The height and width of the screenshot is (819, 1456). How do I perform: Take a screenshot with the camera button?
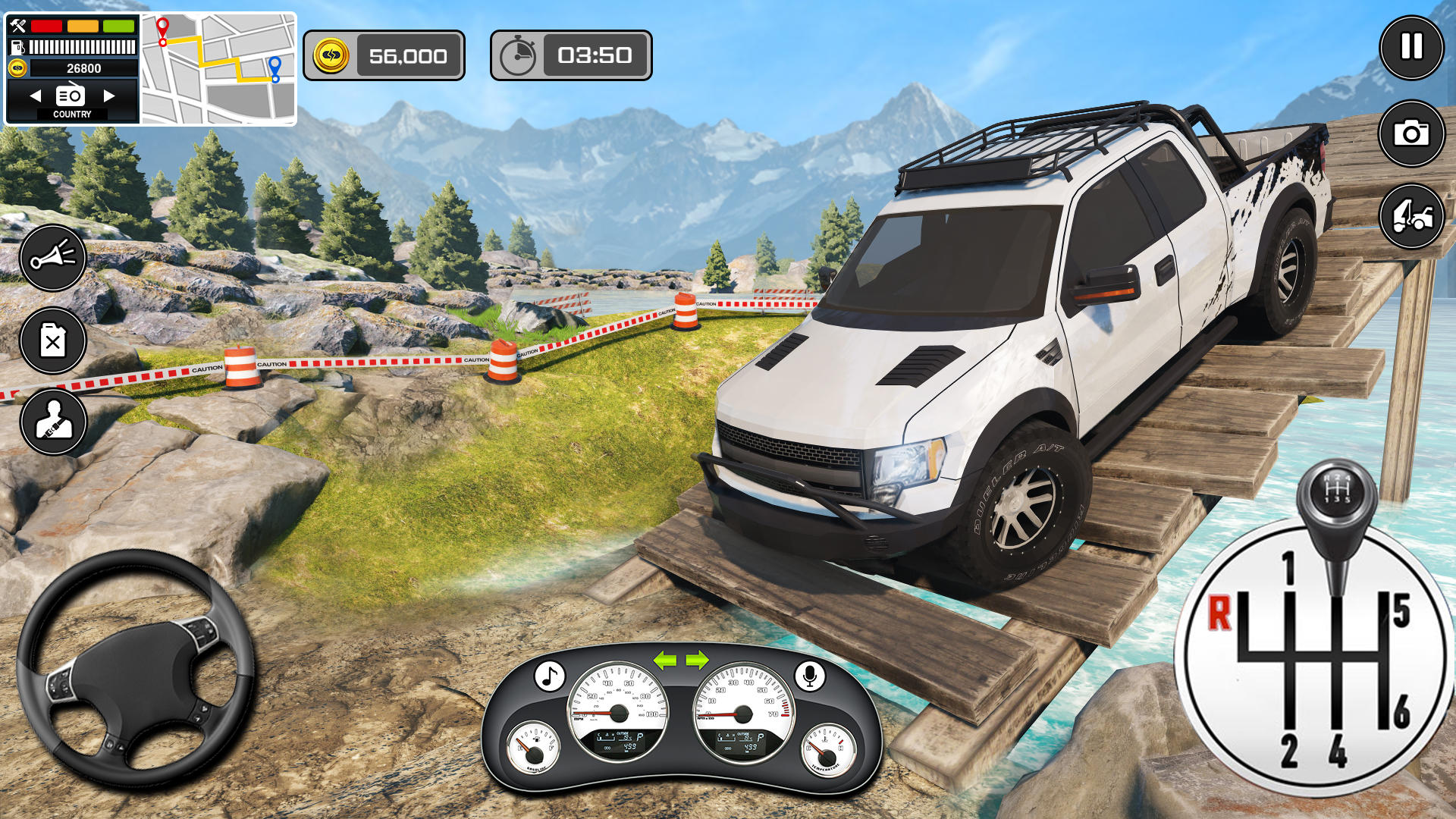[1410, 133]
